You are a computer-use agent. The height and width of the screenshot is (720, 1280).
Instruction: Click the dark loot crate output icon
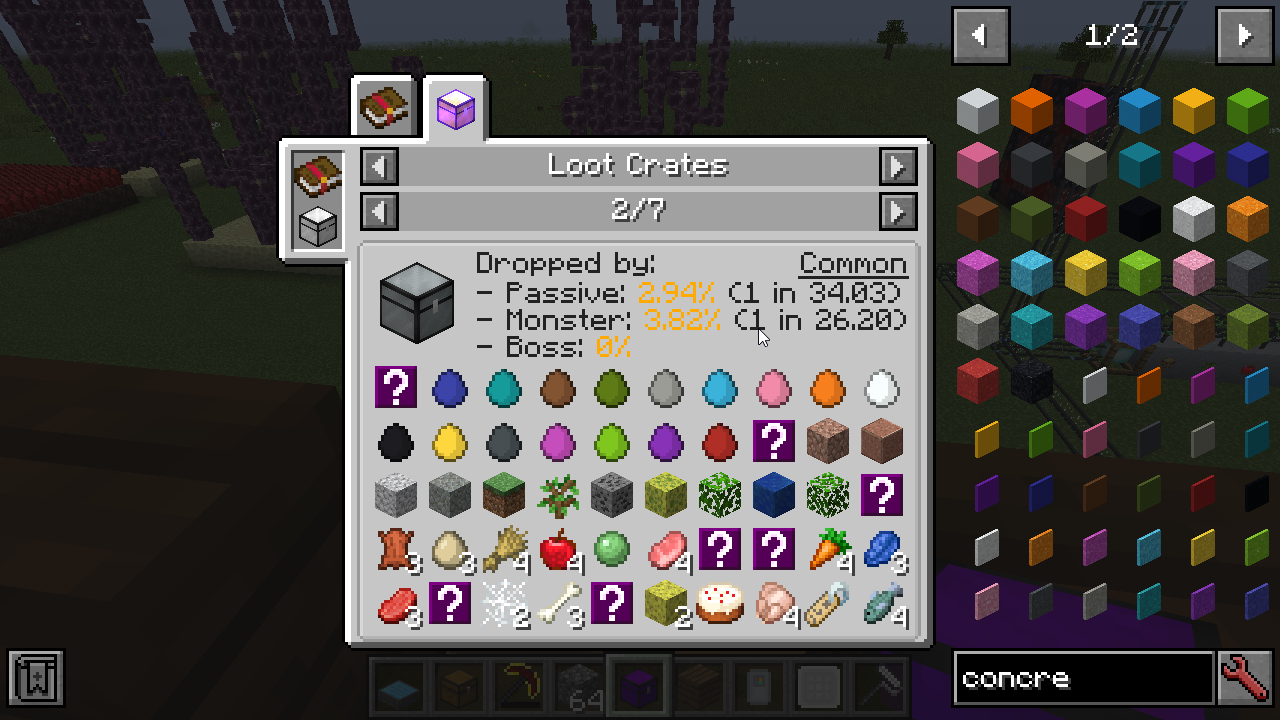[x=417, y=303]
